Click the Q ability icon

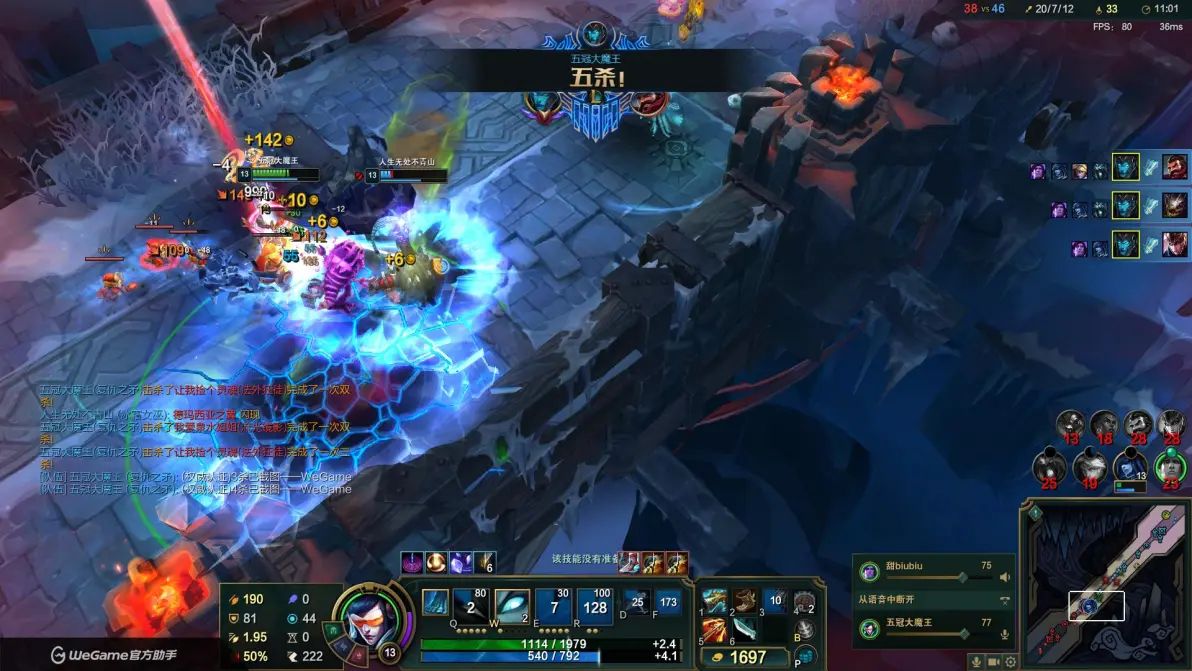coord(435,606)
